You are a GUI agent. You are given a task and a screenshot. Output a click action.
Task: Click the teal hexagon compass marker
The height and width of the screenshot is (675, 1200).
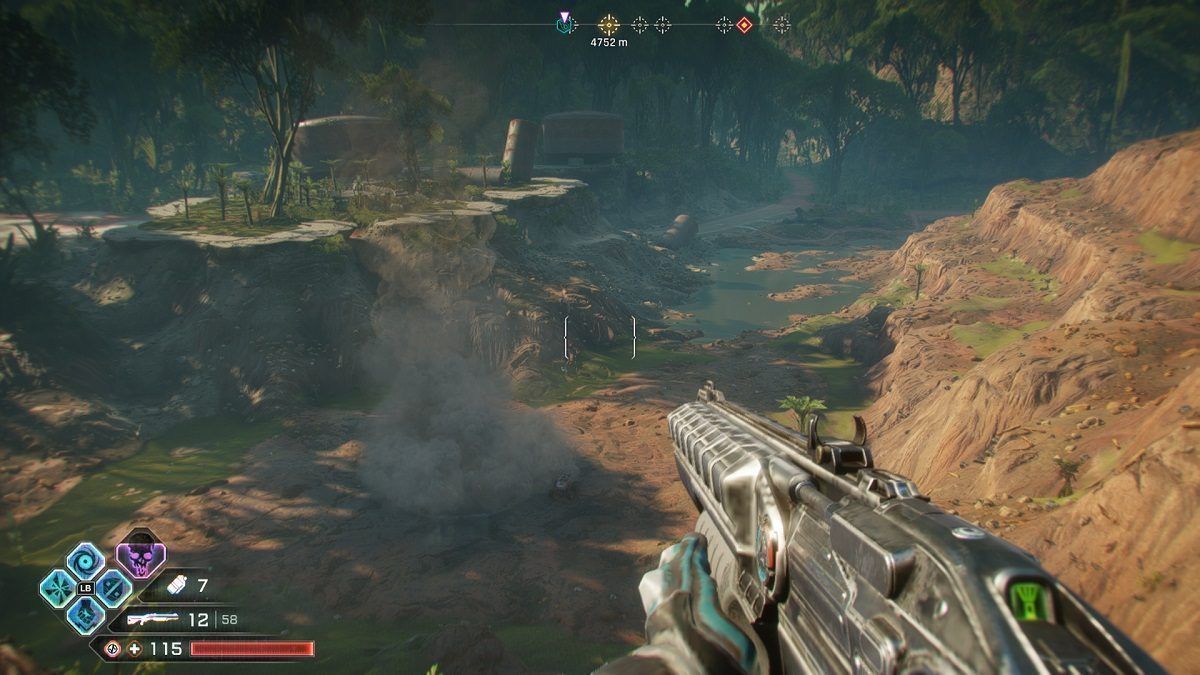tap(565, 25)
